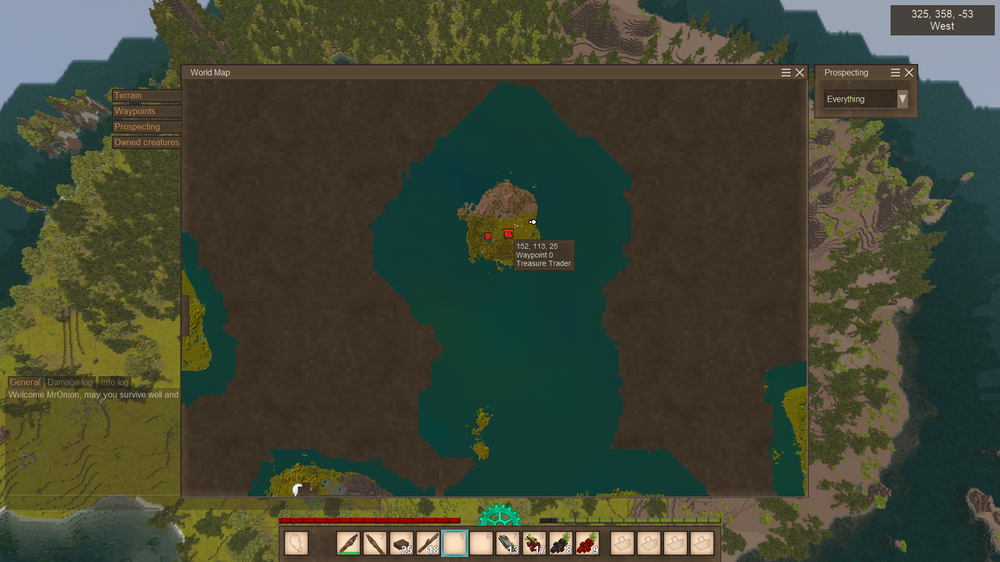Switch to the Damage log tab
Image resolution: width=1000 pixels, height=562 pixels.
point(70,382)
